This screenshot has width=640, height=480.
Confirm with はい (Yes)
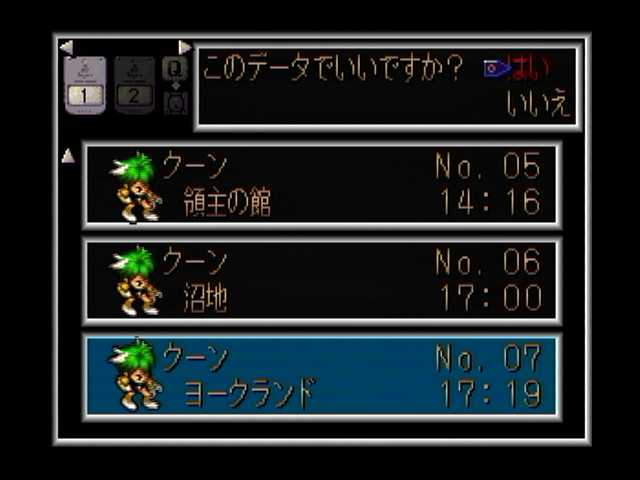[532, 68]
